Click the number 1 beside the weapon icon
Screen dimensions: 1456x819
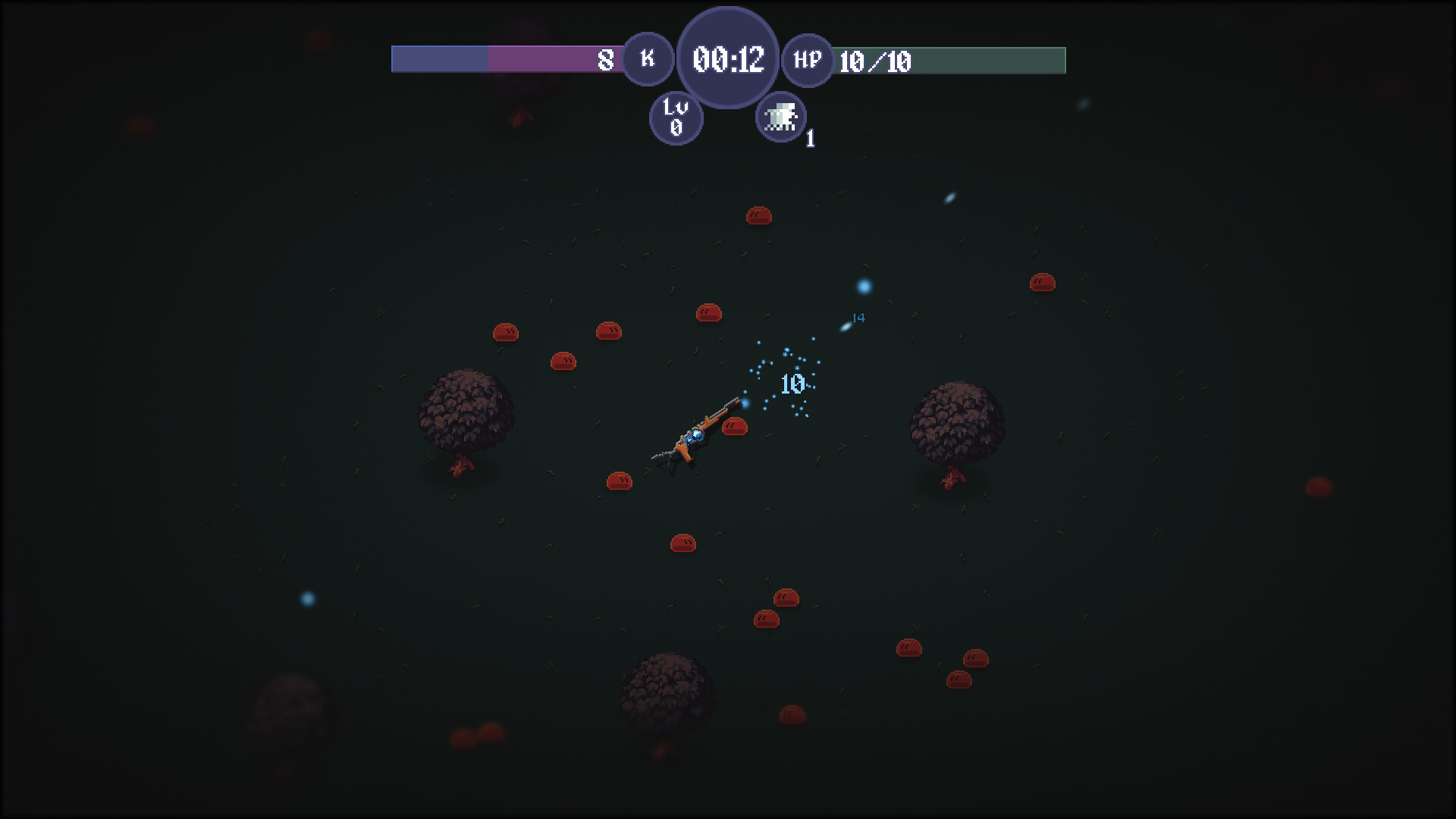click(809, 139)
